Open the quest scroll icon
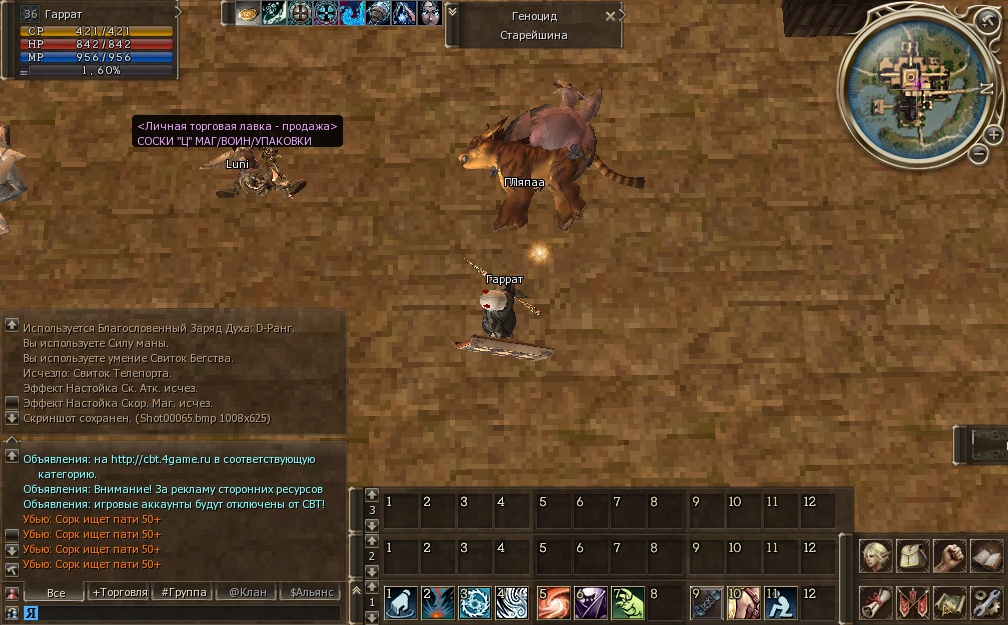The width and height of the screenshot is (1008, 625). coord(875,602)
